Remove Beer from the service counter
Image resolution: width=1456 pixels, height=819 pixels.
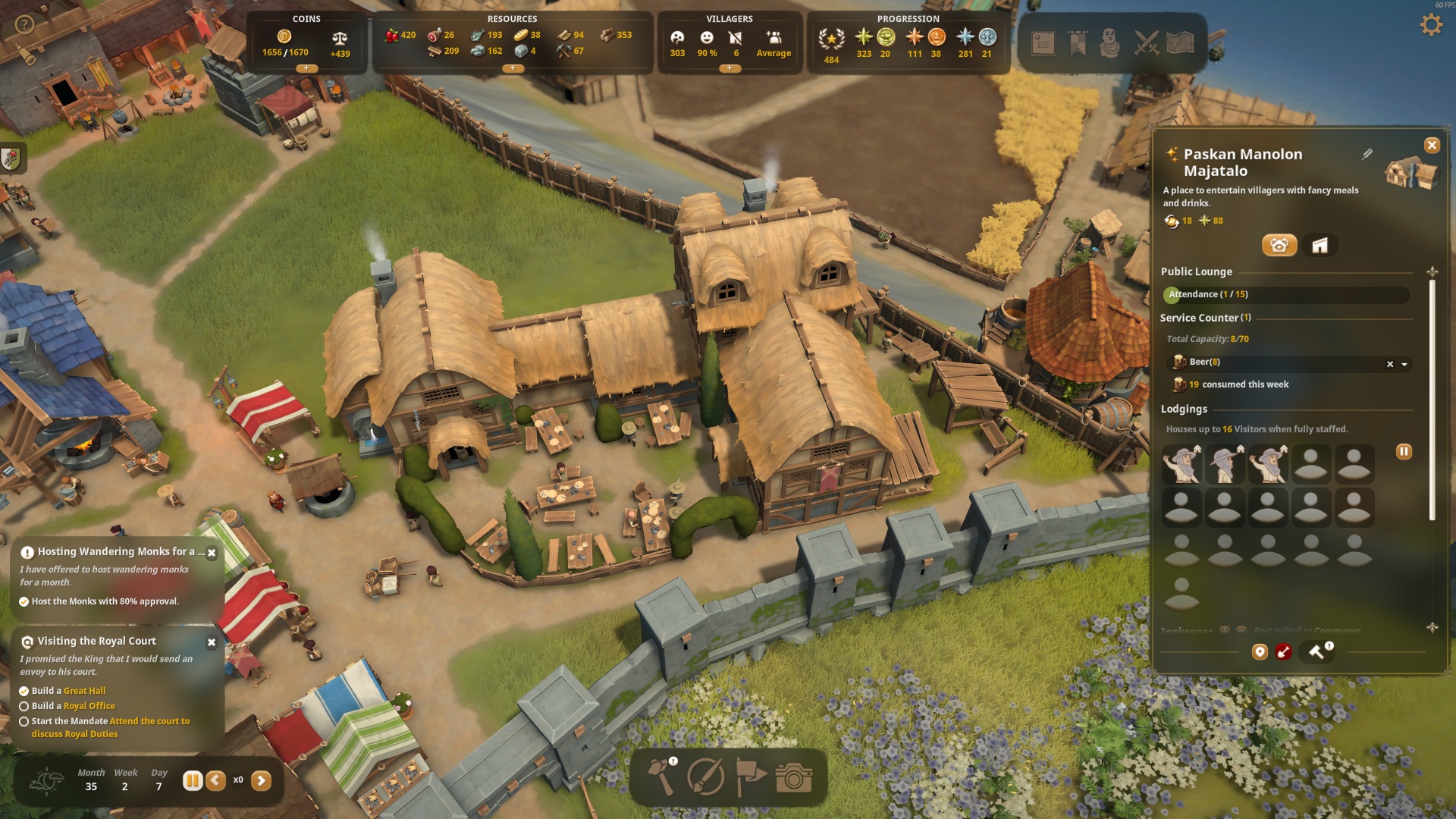pyautogui.click(x=1390, y=364)
